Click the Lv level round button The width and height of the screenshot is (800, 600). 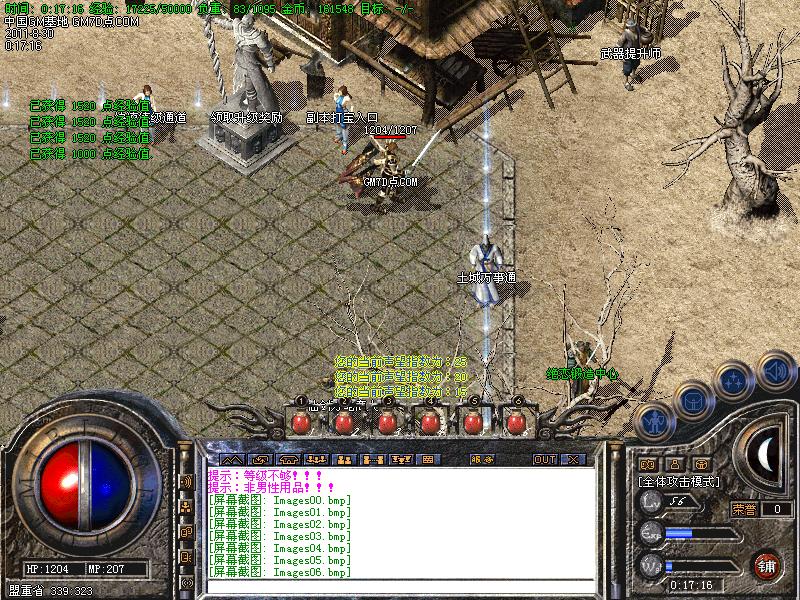(x=652, y=502)
